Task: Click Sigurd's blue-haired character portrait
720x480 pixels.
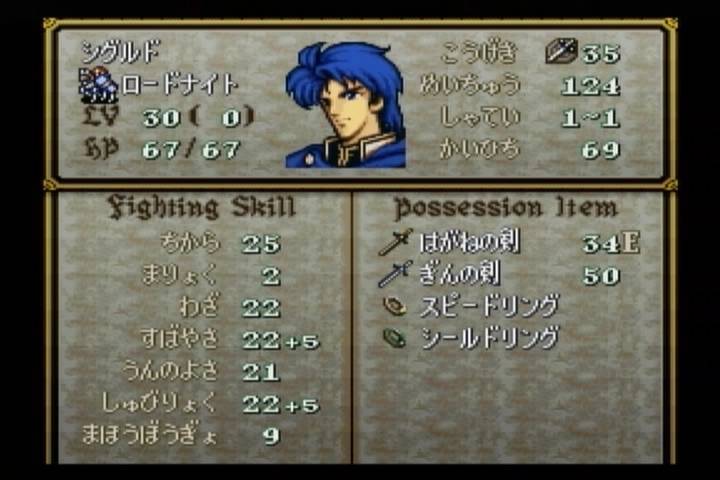Action: 345,105
